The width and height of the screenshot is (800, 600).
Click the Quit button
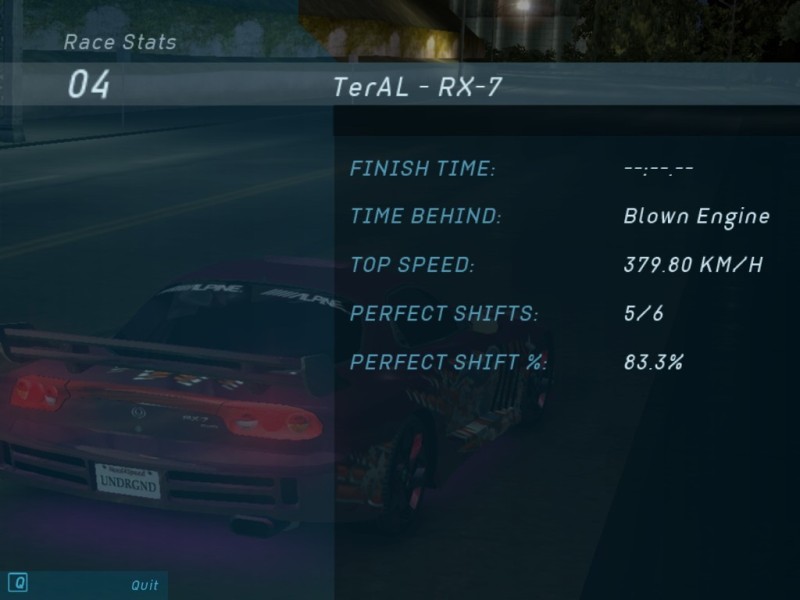[x=144, y=585]
